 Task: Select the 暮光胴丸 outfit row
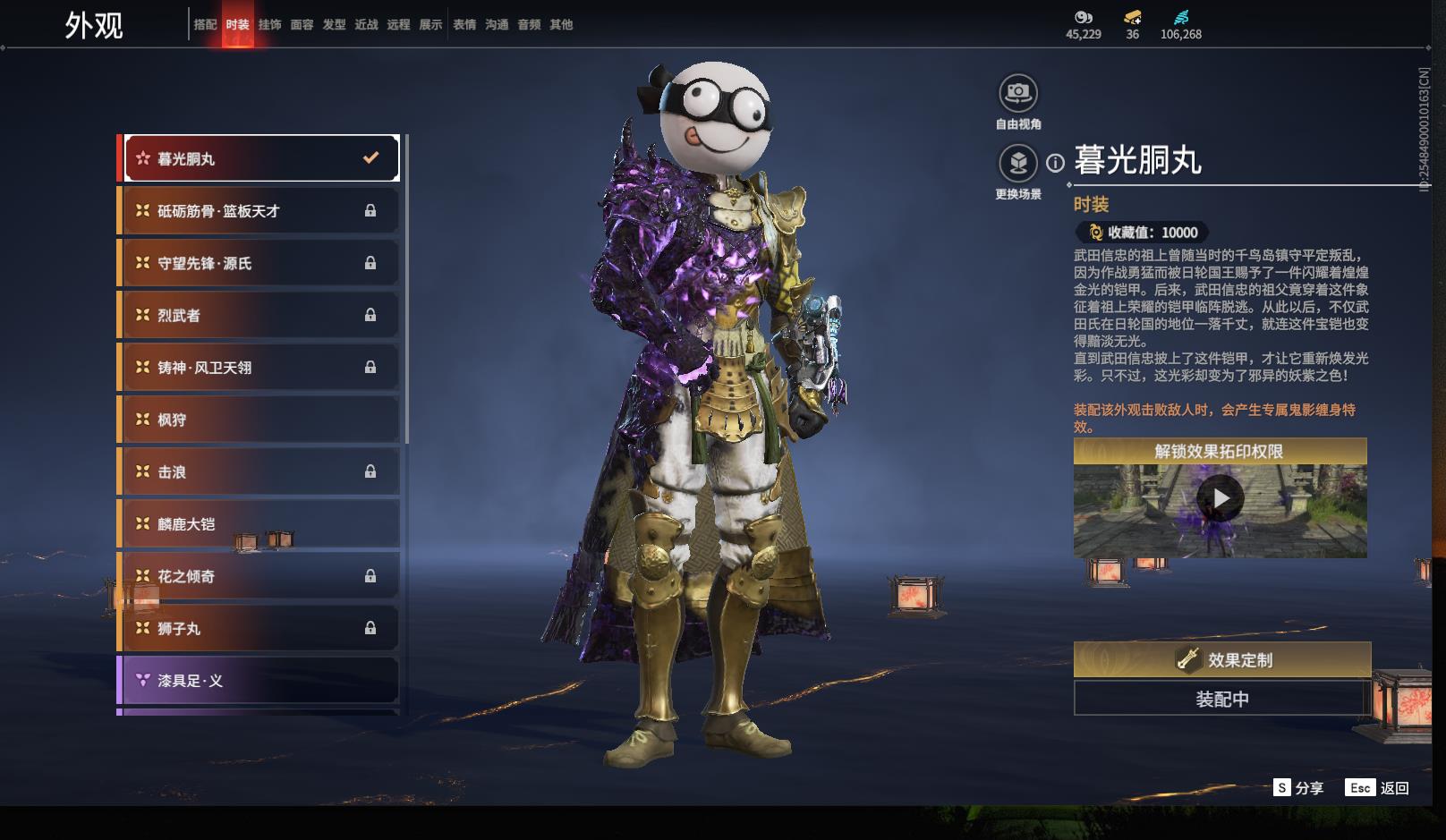[259, 158]
